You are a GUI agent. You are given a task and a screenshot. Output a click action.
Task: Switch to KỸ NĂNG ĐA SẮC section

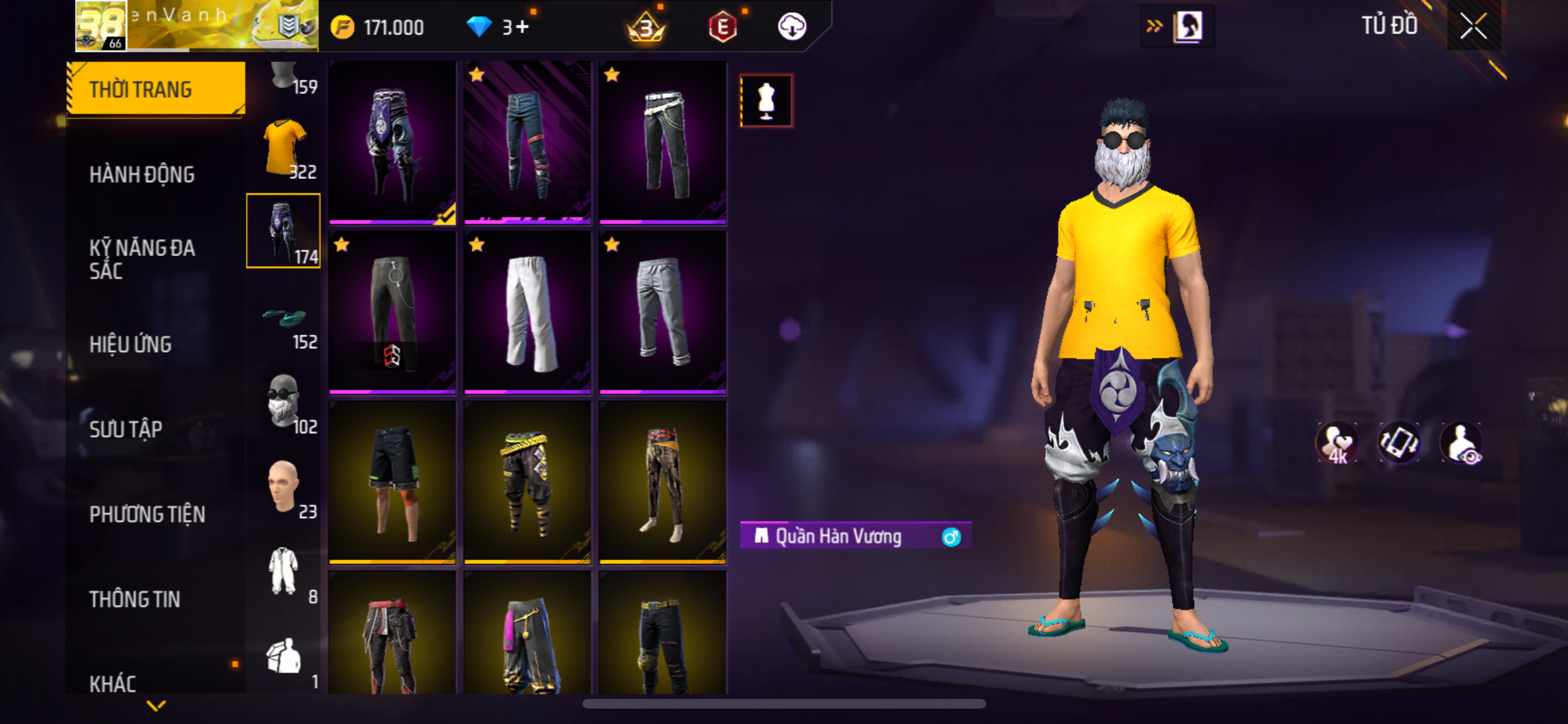(142, 259)
